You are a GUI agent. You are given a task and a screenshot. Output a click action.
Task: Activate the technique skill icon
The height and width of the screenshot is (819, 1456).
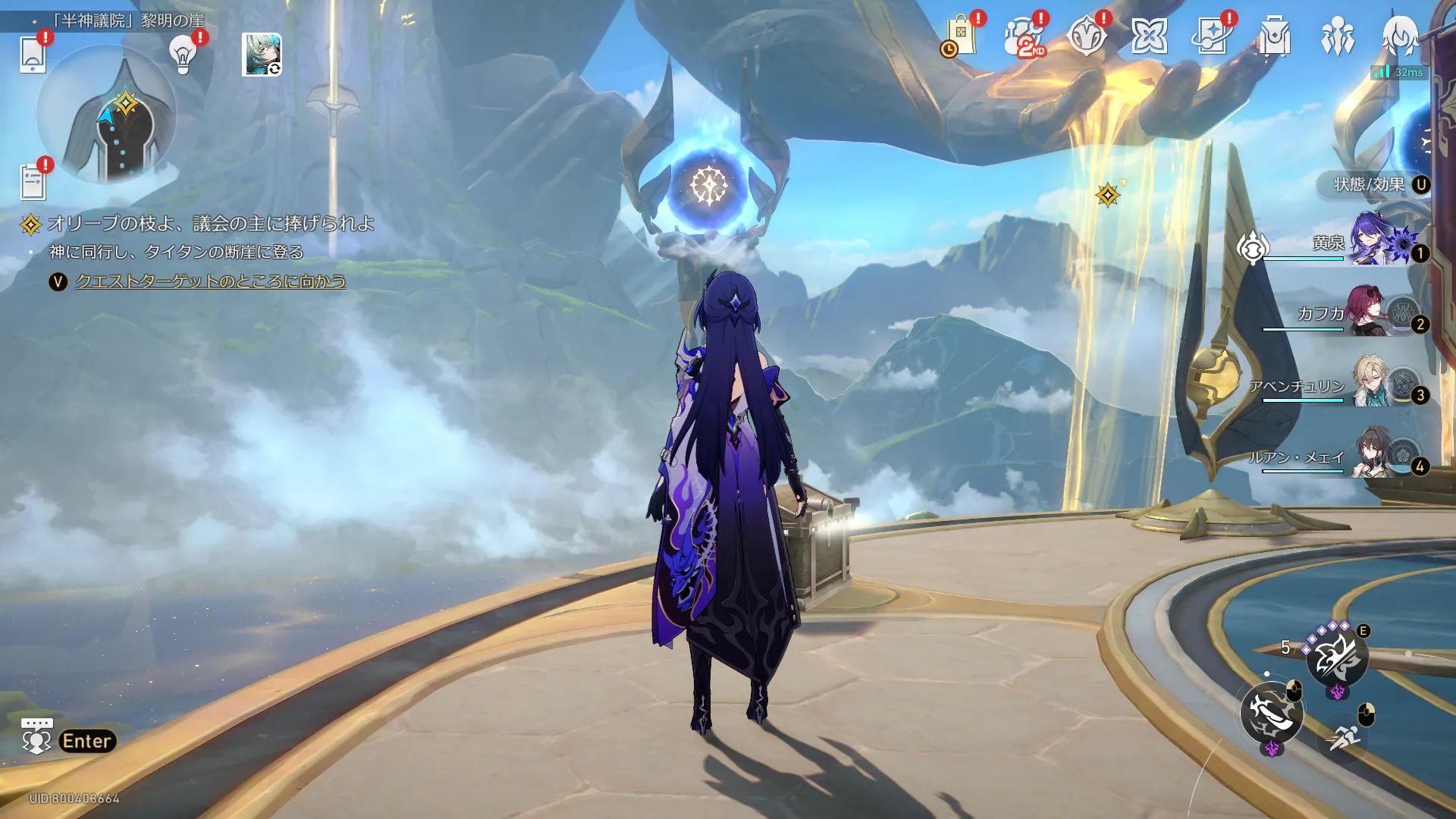click(1337, 657)
